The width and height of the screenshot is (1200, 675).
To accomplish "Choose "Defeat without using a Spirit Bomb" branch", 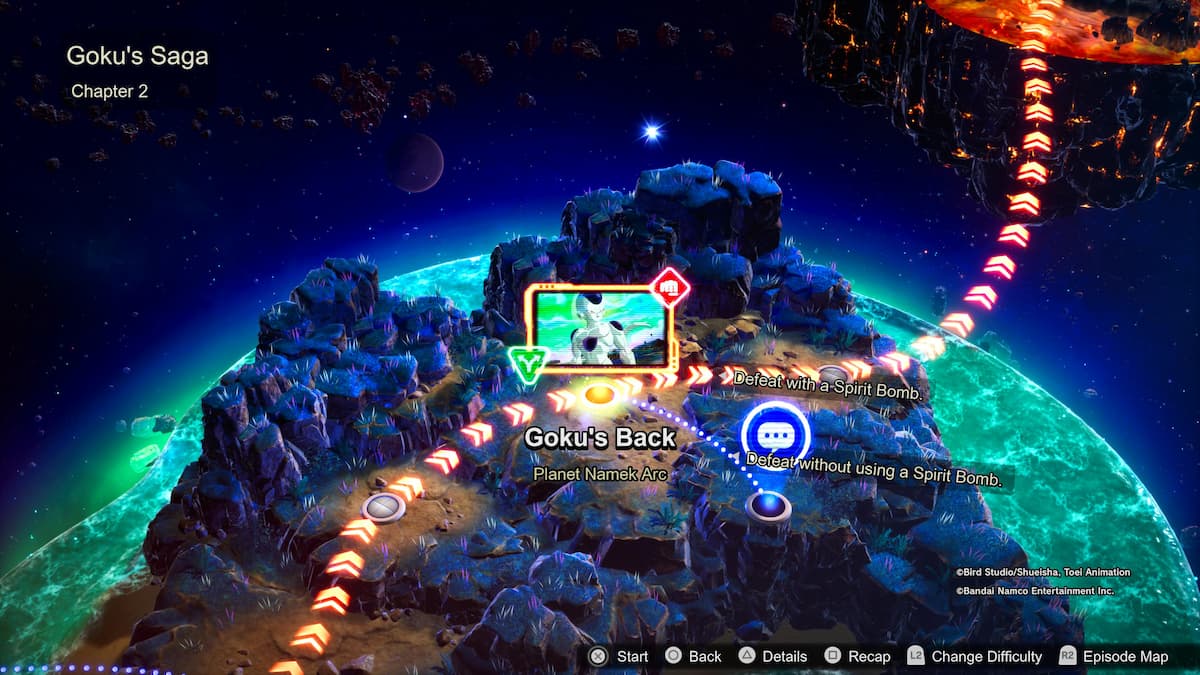I will (875, 470).
